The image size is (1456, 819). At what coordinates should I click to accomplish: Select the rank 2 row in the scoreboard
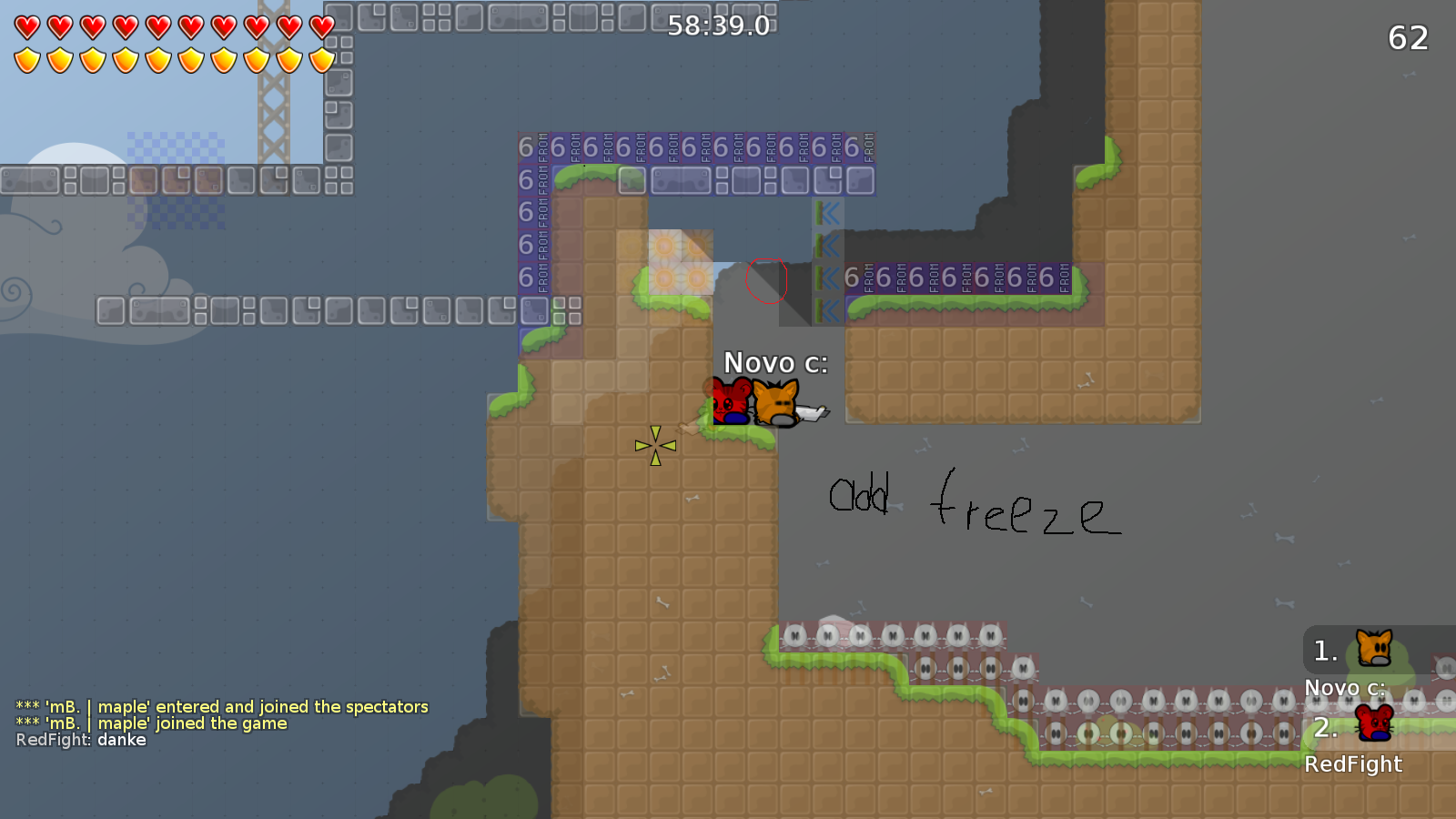1347,727
